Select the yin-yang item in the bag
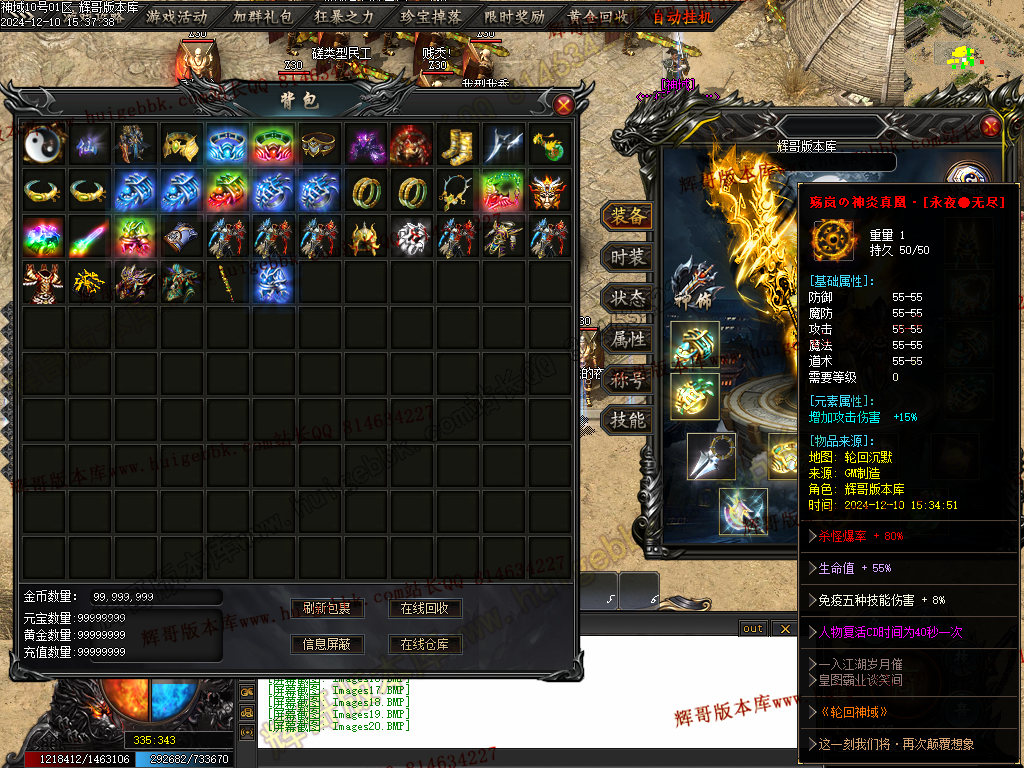 pyautogui.click(x=44, y=145)
